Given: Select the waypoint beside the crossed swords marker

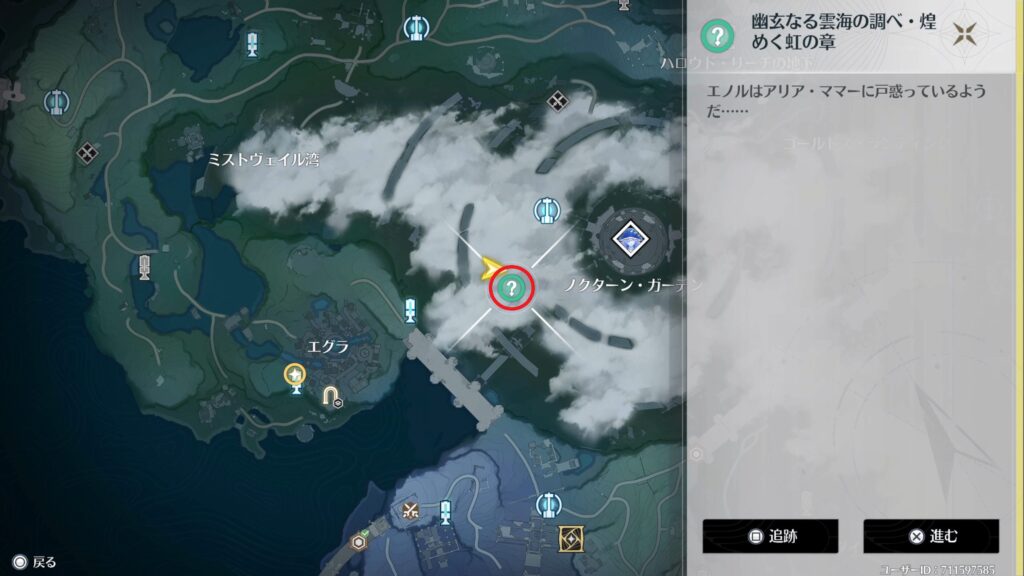Looking at the screenshot, I should pyautogui.click(x=445, y=512).
